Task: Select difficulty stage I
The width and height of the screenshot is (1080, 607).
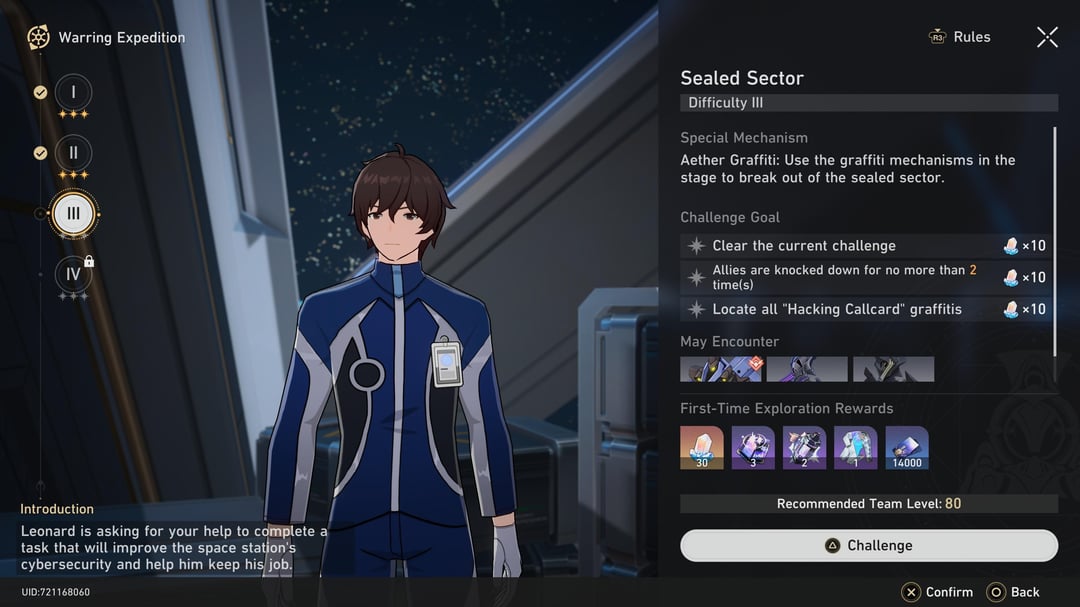Action: pos(73,93)
